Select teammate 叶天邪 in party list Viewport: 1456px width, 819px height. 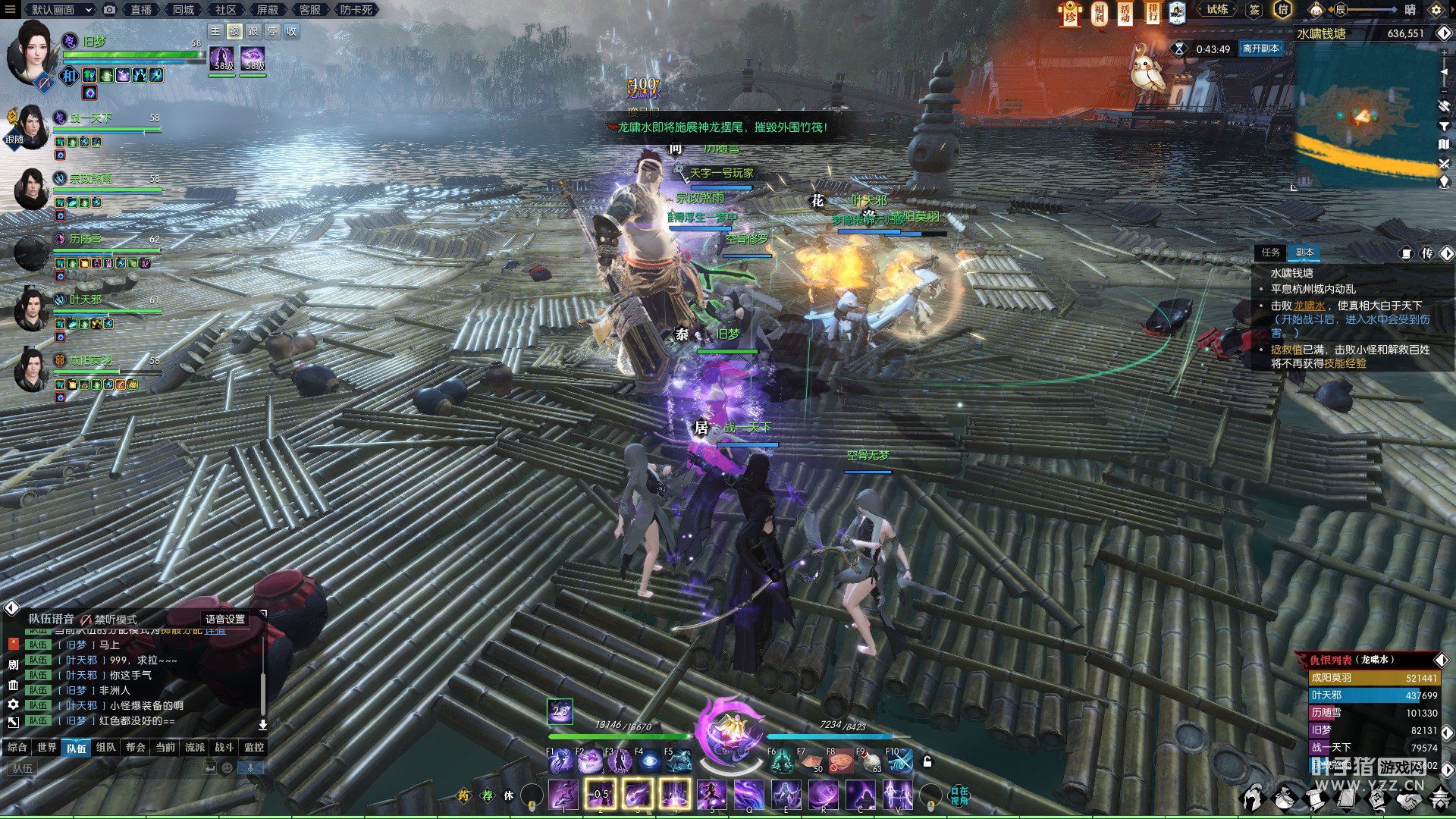click(x=85, y=300)
